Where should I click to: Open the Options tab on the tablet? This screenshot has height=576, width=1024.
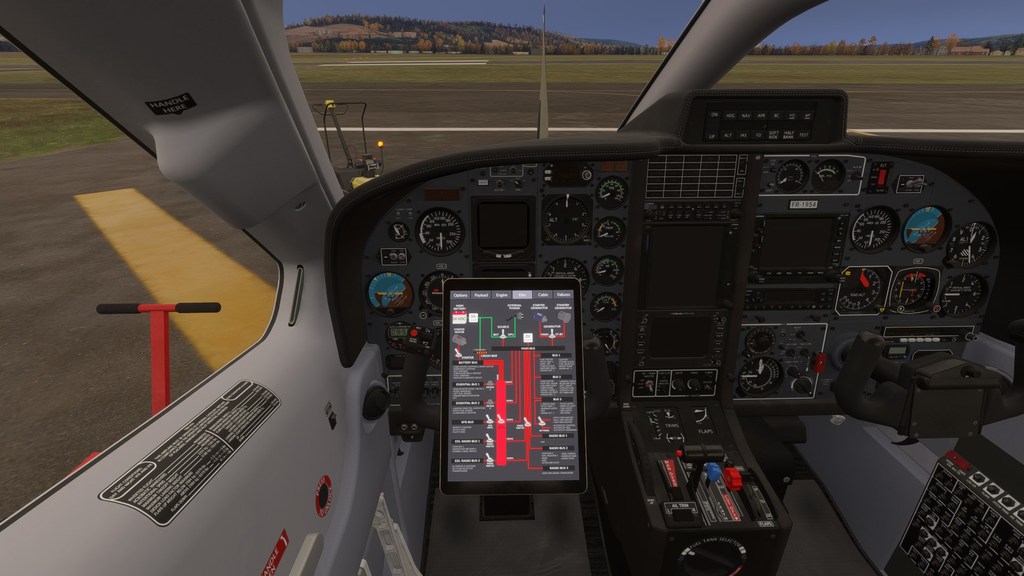(460, 295)
